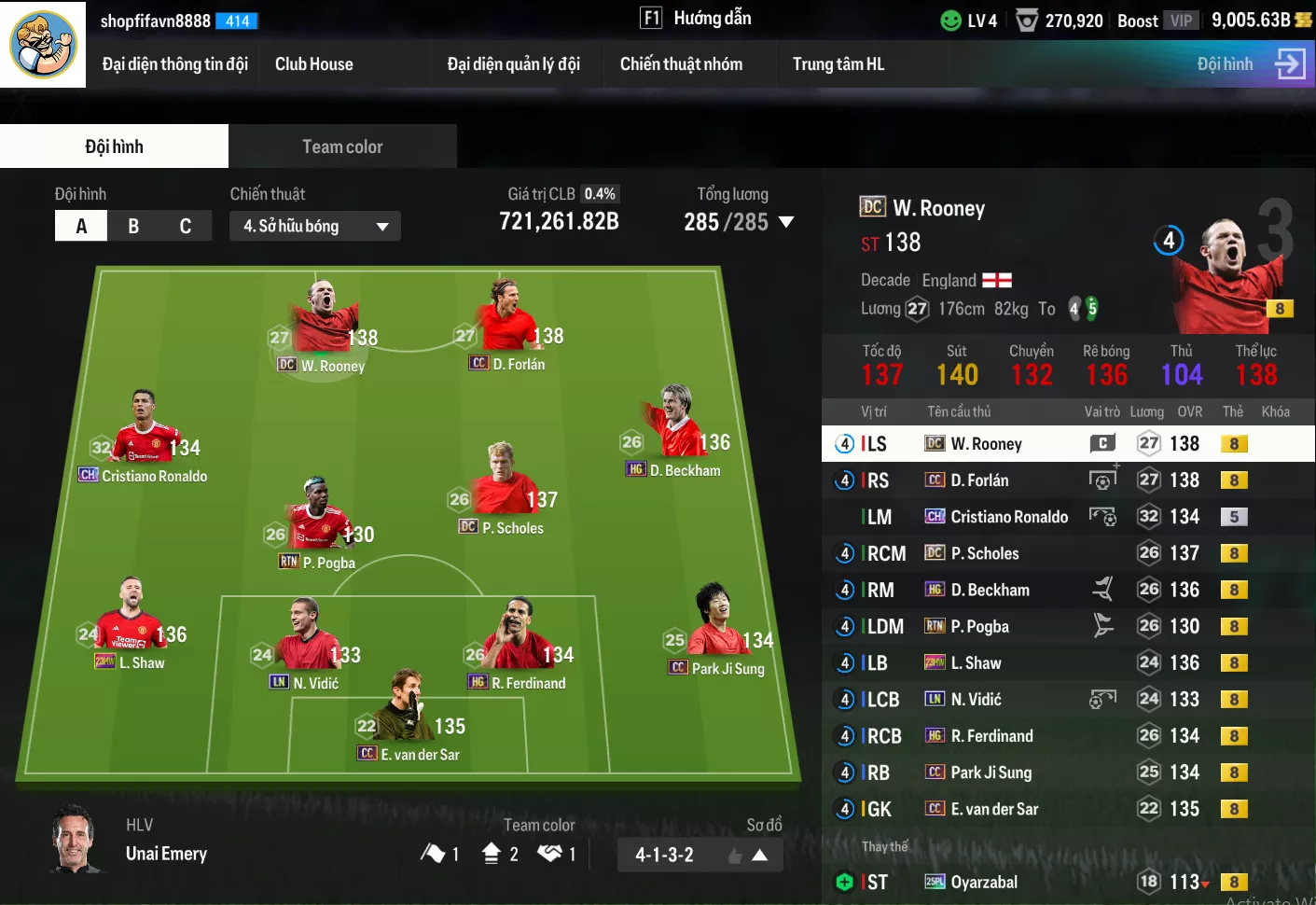Open the F1 Hướng dẫn guide

click(696, 19)
